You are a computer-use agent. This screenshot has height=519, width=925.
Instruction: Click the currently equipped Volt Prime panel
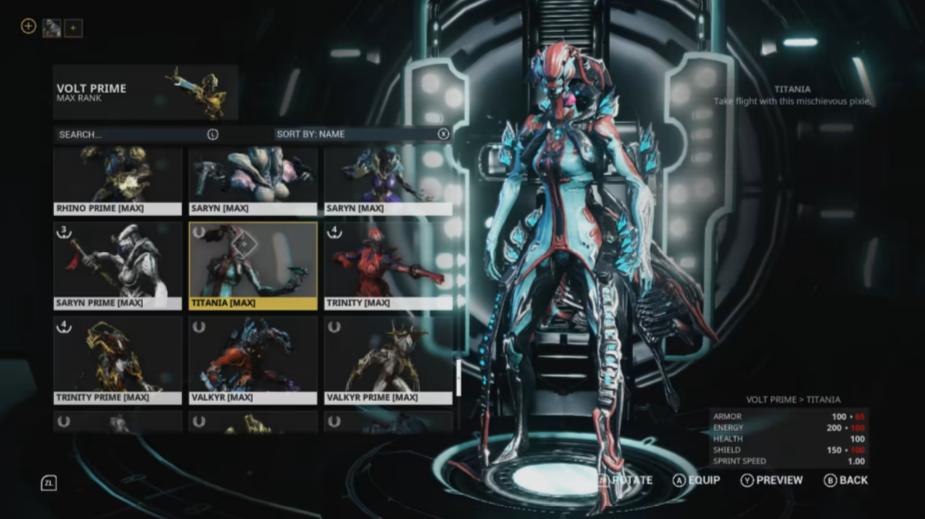(146, 93)
